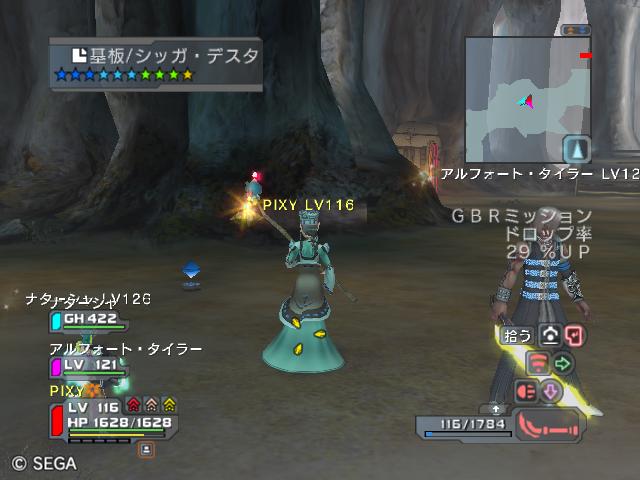Image resolution: width=640 pixels, height=480 pixels.
Task: Select the equipped red weapon slot
Action: (x=549, y=424)
